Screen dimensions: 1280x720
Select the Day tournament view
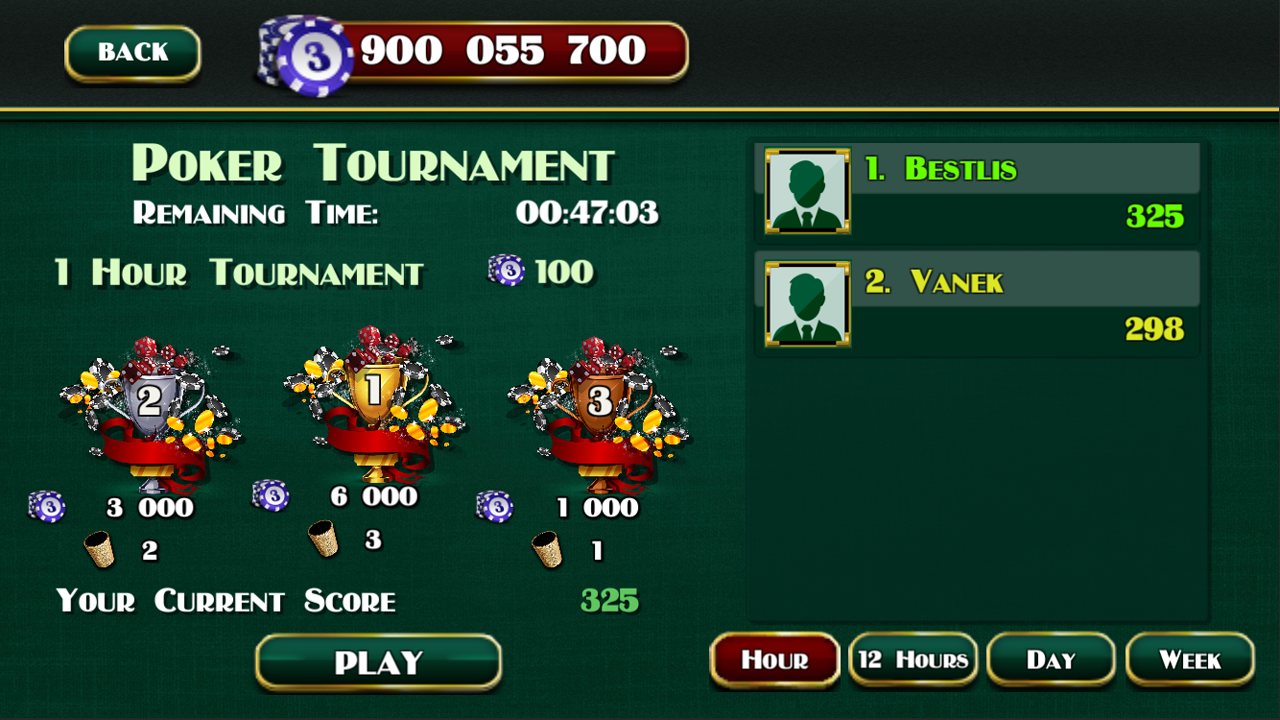[x=1050, y=660]
